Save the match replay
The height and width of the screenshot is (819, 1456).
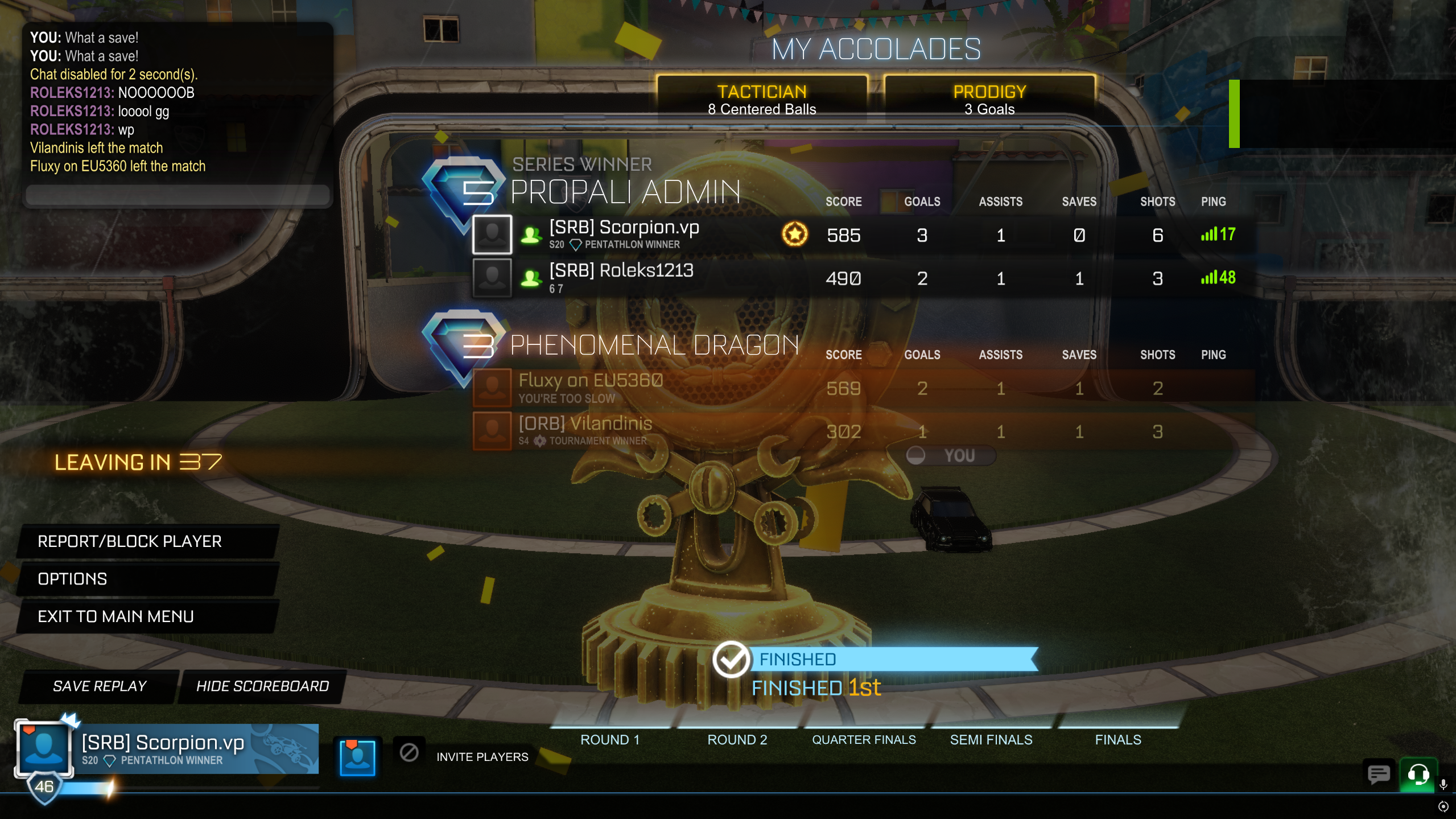click(100, 686)
